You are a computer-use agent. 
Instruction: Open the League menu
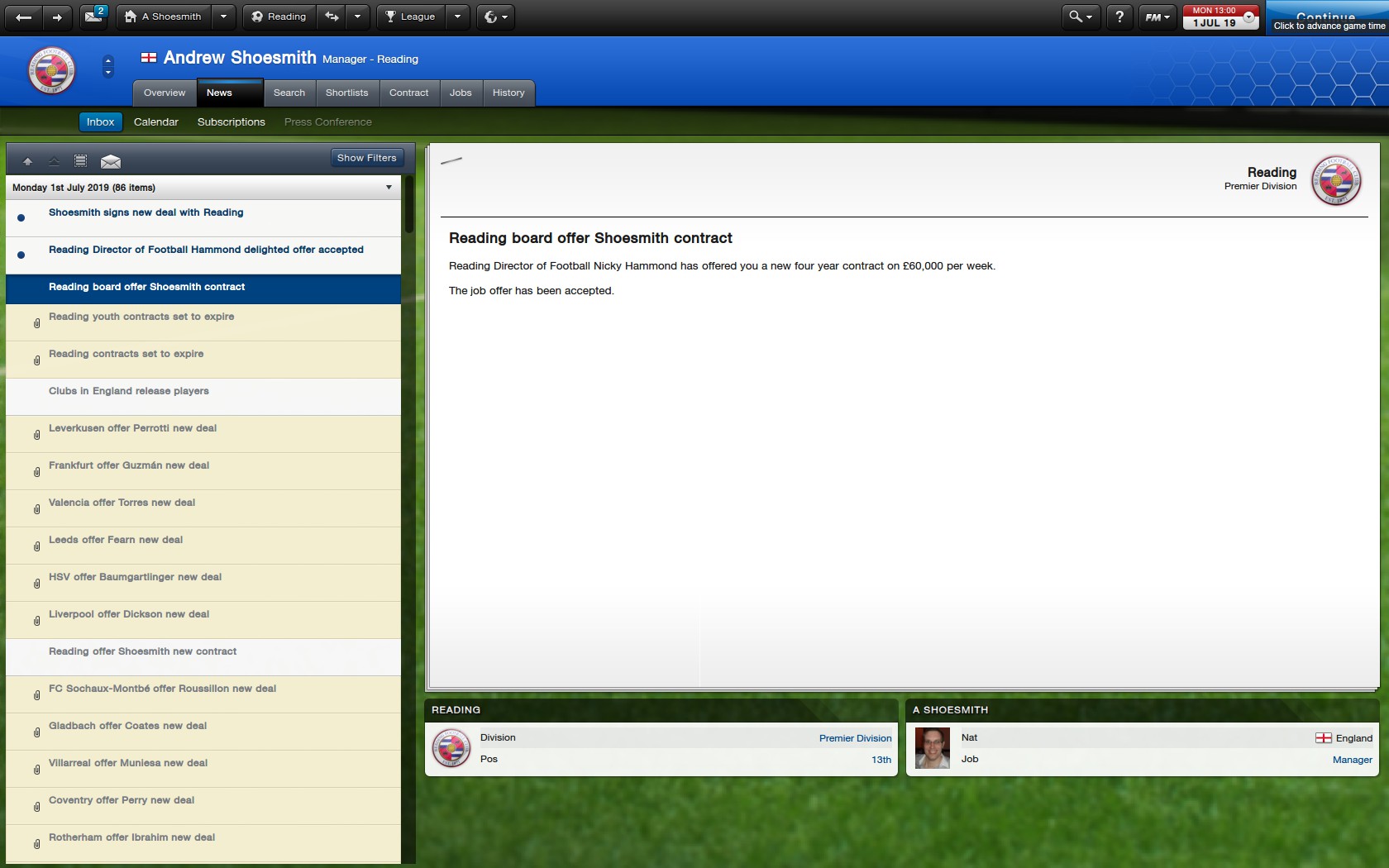[x=410, y=17]
